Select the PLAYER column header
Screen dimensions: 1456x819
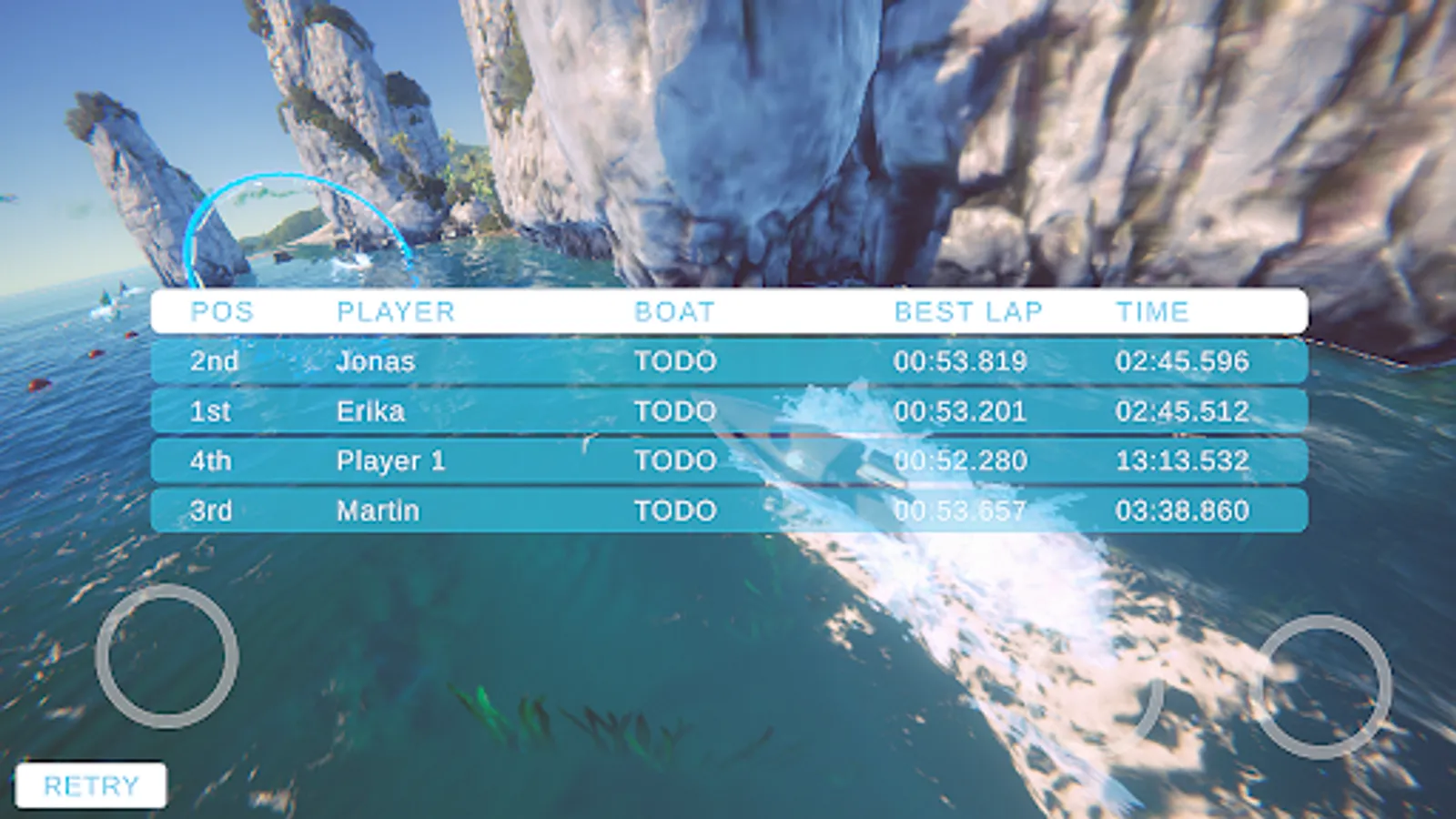pyautogui.click(x=395, y=311)
